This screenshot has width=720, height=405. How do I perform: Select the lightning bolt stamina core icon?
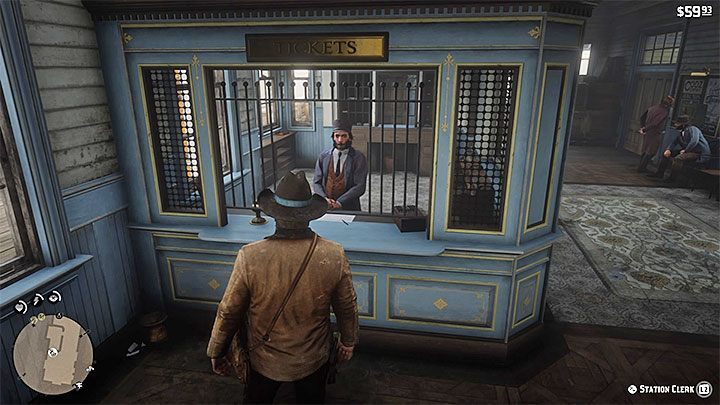pyautogui.click(x=36, y=300)
